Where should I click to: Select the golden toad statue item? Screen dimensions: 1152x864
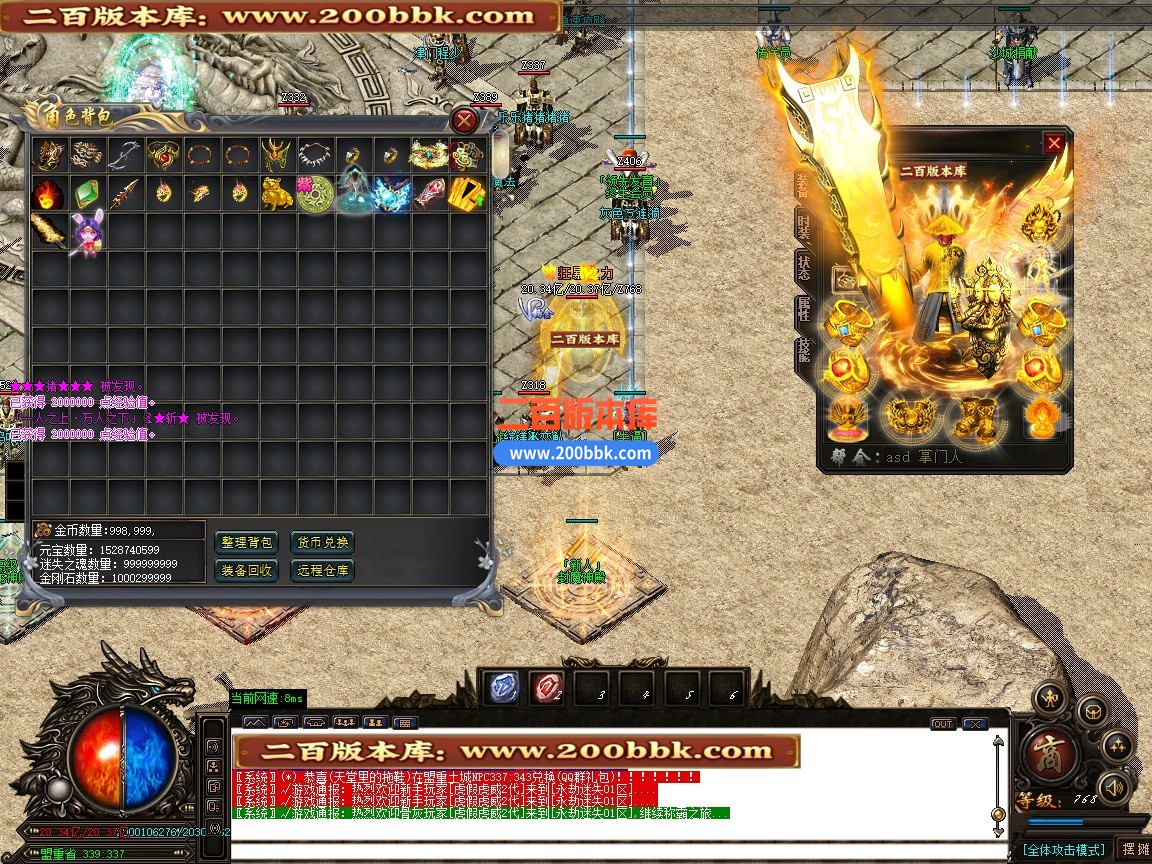(x=277, y=193)
